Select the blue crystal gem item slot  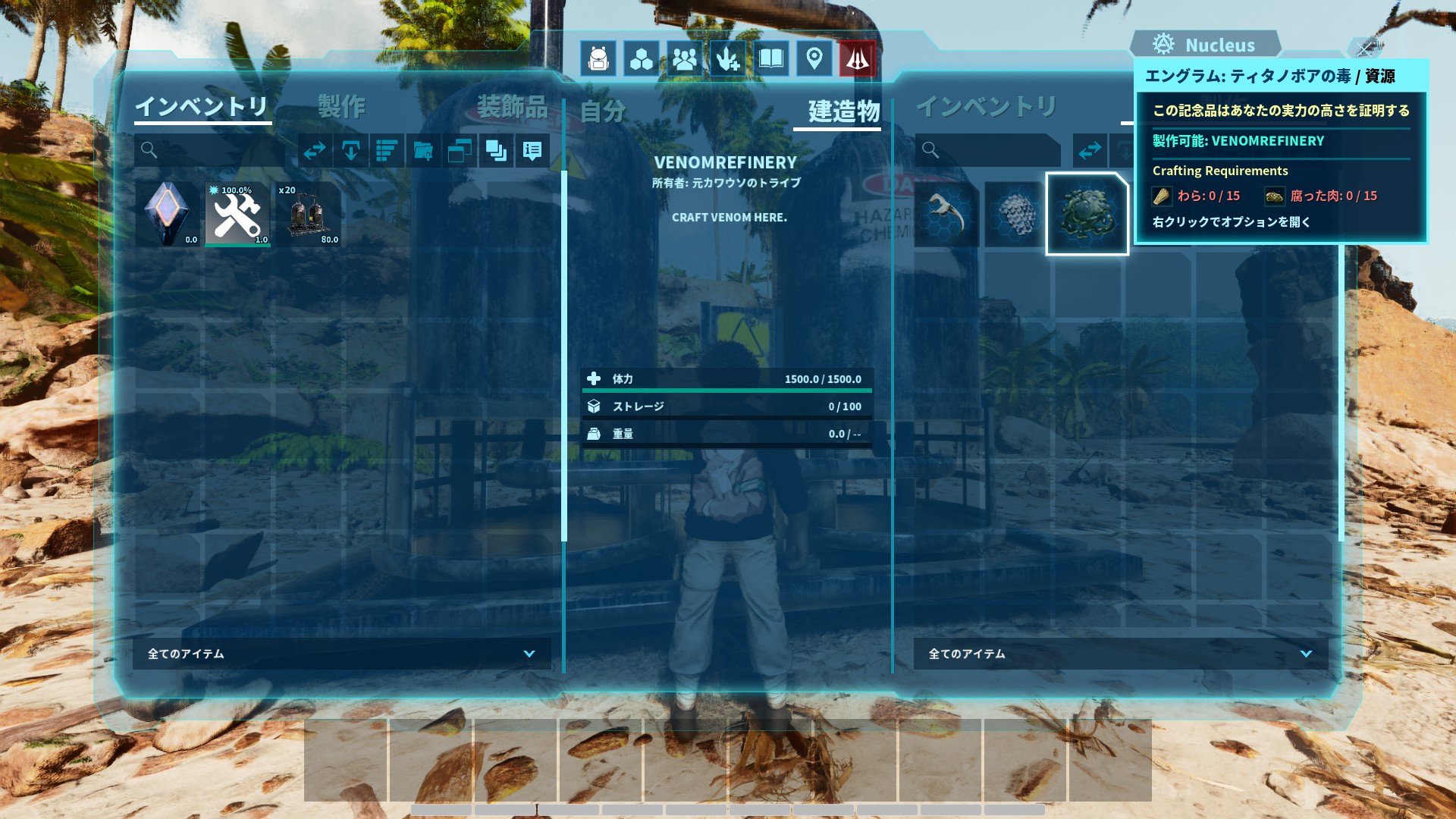pos(168,214)
